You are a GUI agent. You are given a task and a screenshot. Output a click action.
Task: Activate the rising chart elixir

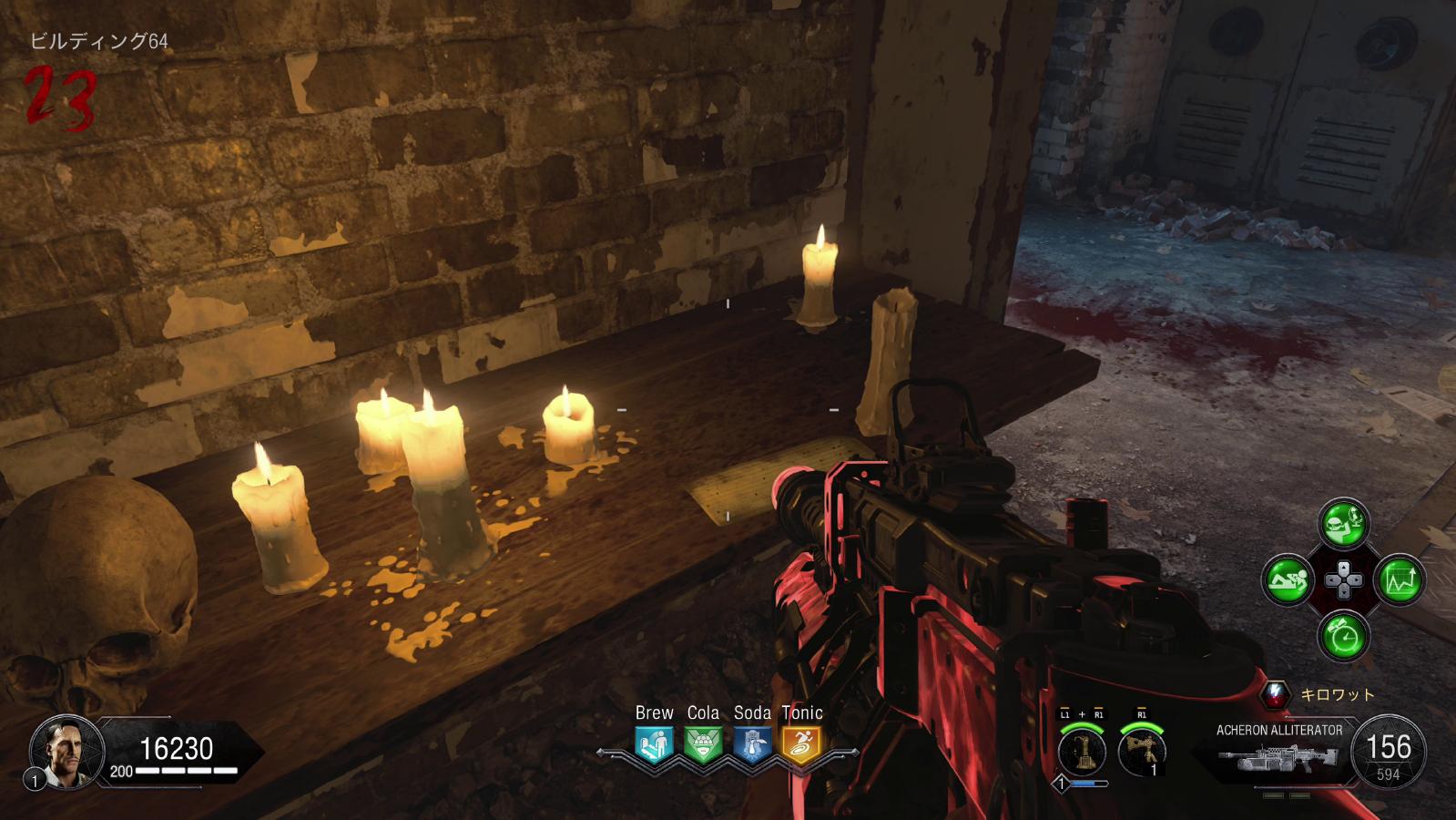(1399, 579)
